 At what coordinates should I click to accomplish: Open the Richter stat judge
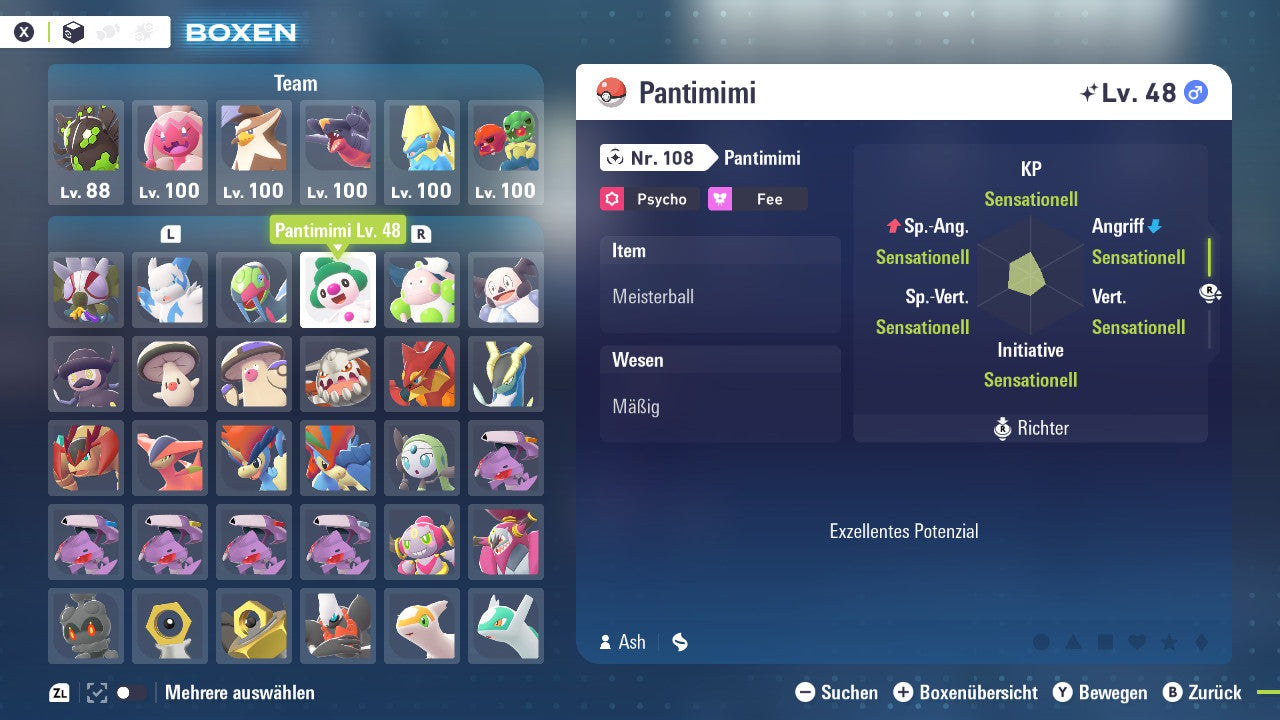[1030, 428]
